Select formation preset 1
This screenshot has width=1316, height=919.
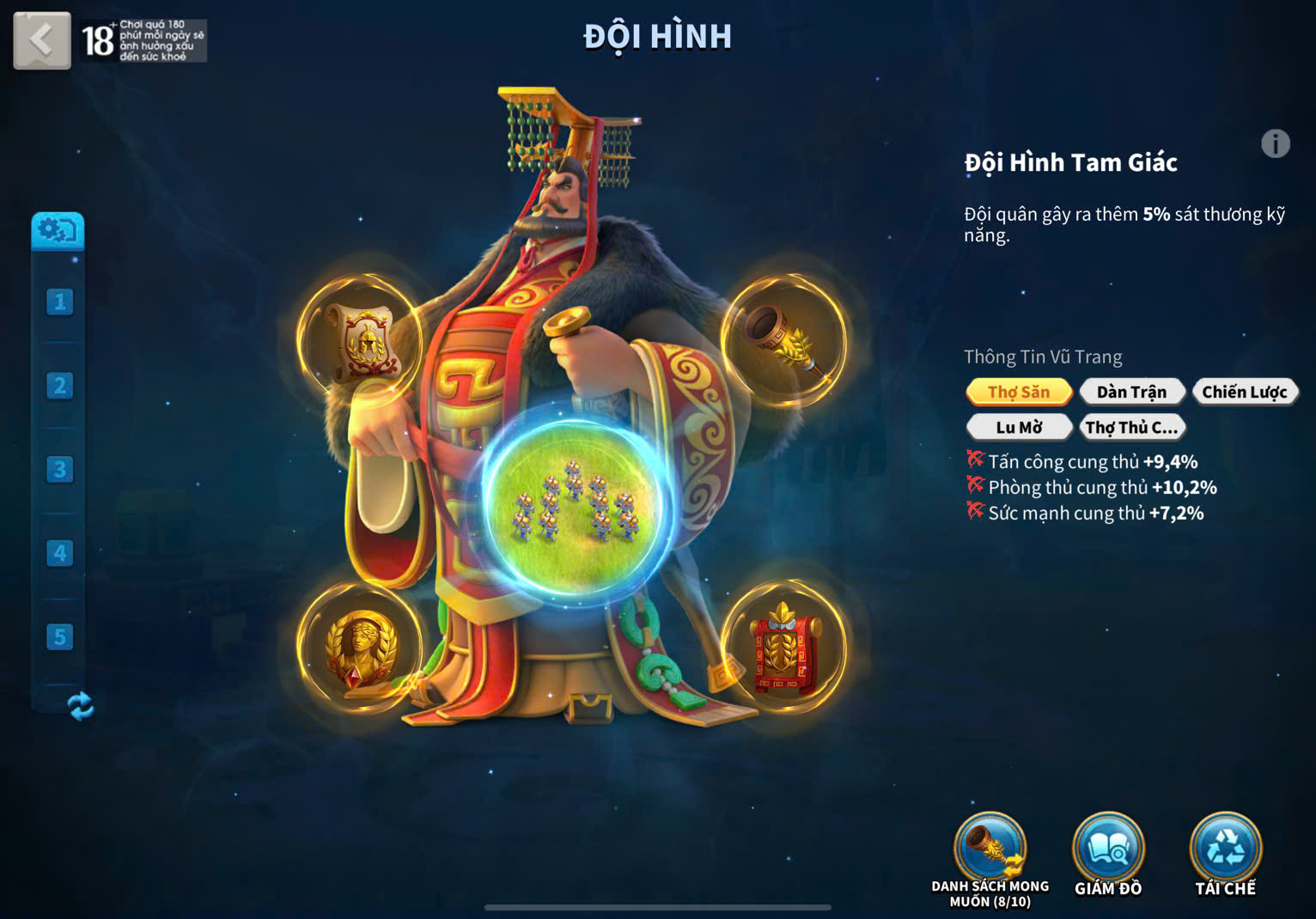59,301
